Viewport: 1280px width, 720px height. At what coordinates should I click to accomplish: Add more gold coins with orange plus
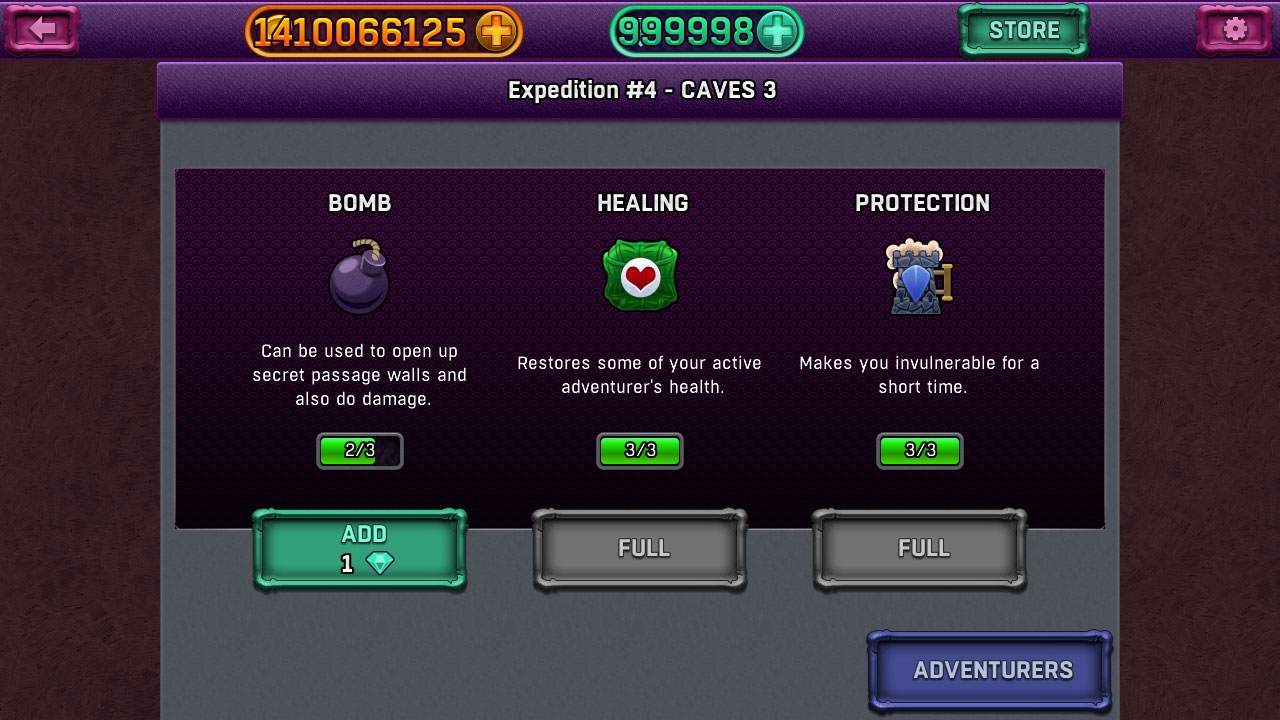(x=495, y=32)
